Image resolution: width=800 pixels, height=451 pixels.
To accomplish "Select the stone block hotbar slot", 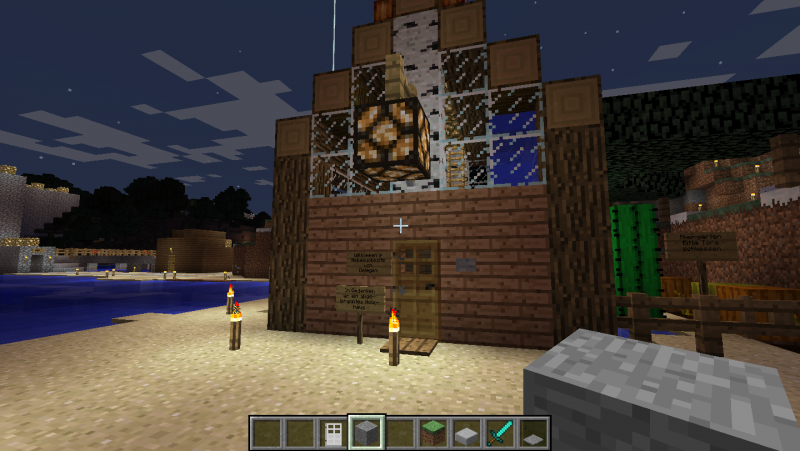I will (x=366, y=432).
